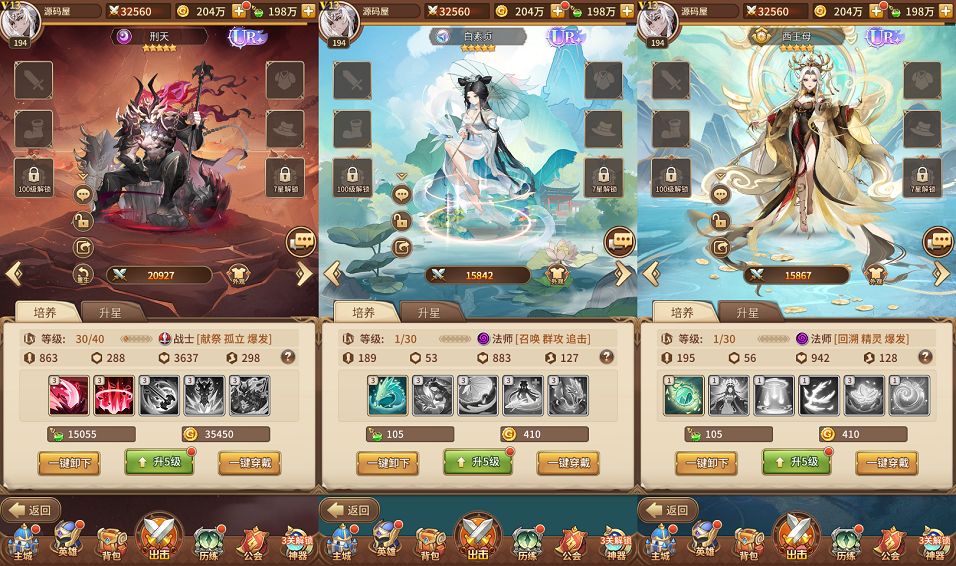Image resolution: width=956 pixels, height=566 pixels.
Task: Open the 外观 appearance button for 西王母
Action: coord(876,275)
